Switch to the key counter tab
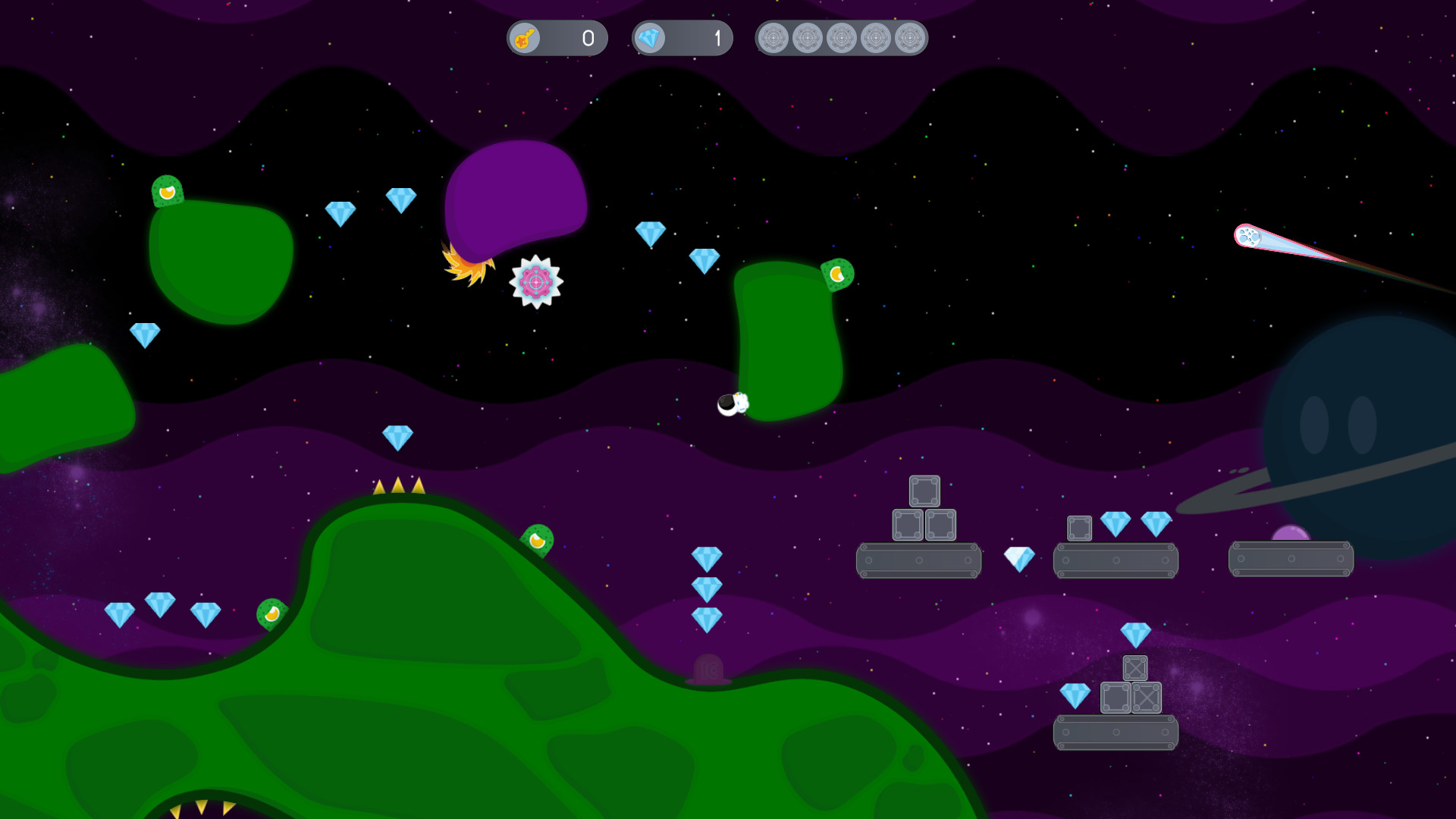1456x819 pixels. click(556, 38)
